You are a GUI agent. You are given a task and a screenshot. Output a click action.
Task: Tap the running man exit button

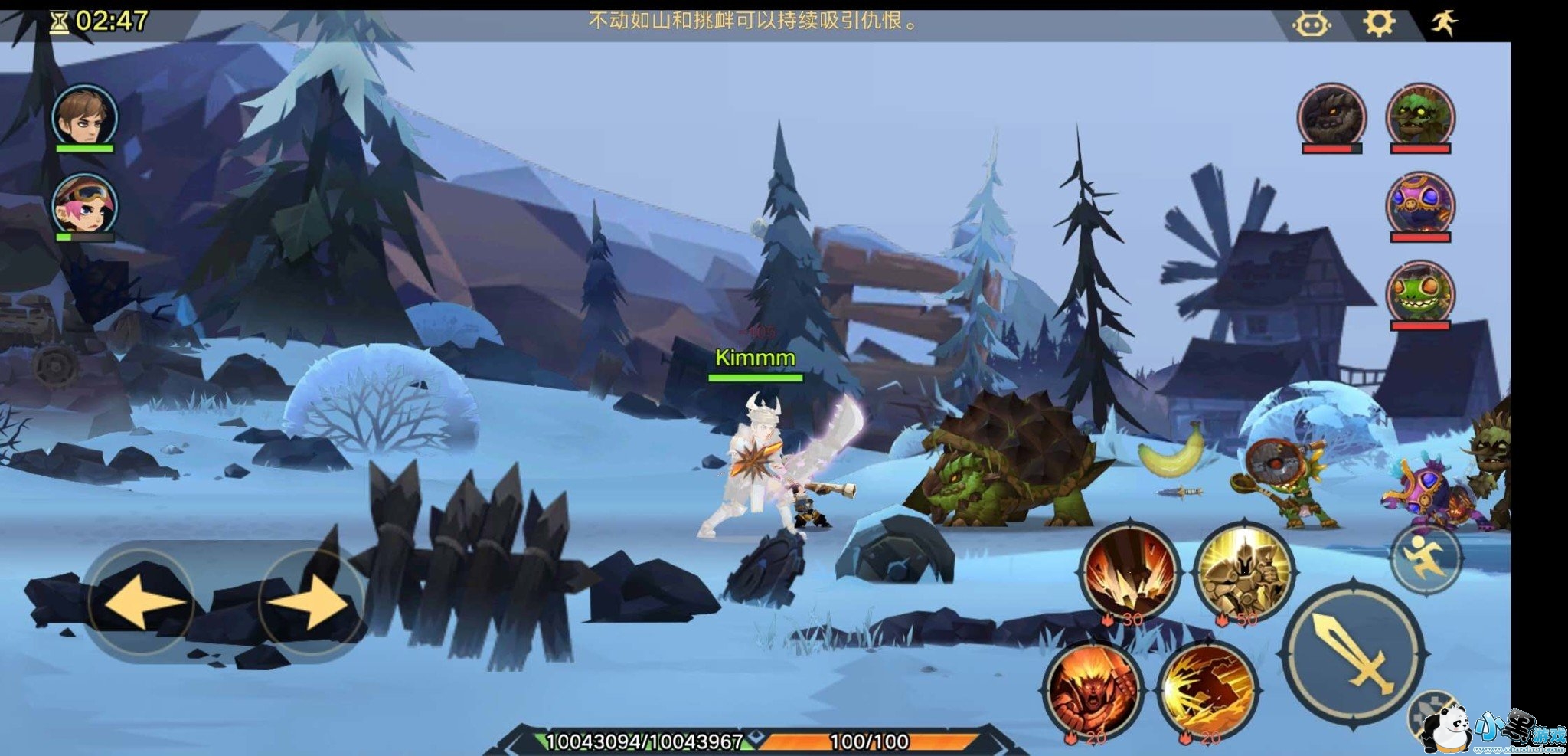pos(1444,23)
